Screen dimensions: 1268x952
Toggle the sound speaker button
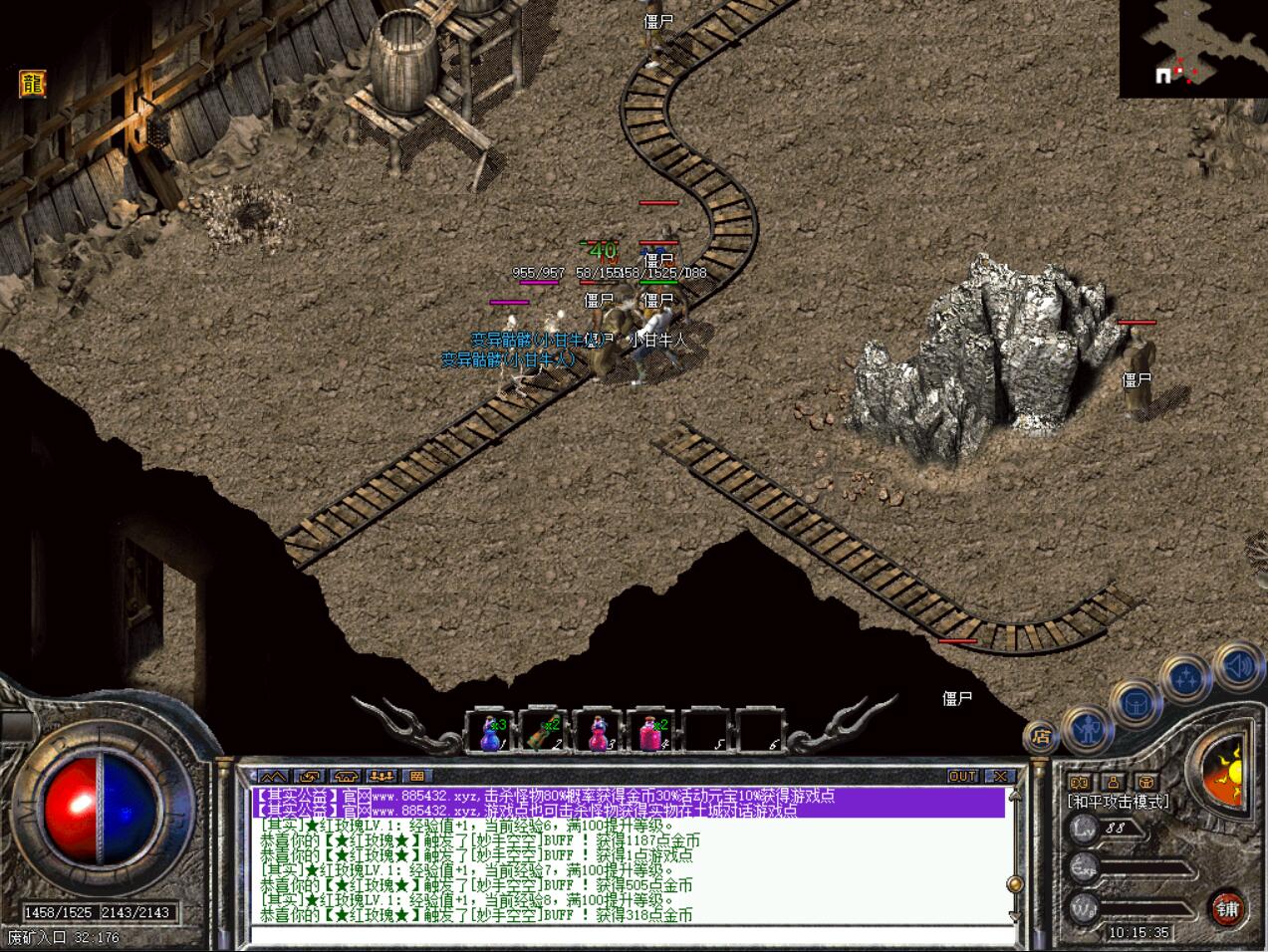tap(1238, 665)
